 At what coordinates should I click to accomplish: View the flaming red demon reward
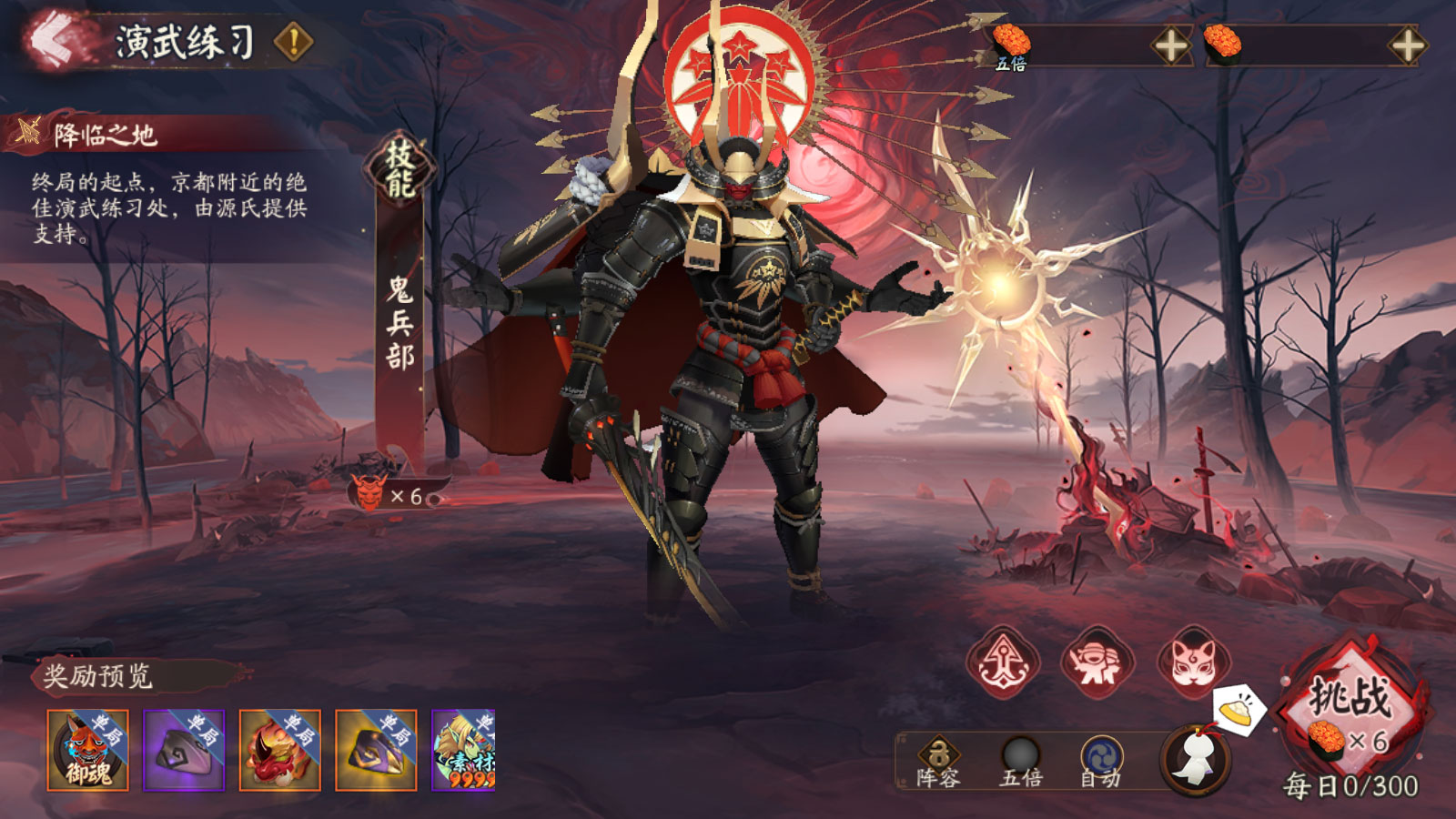pyautogui.click(x=280, y=750)
